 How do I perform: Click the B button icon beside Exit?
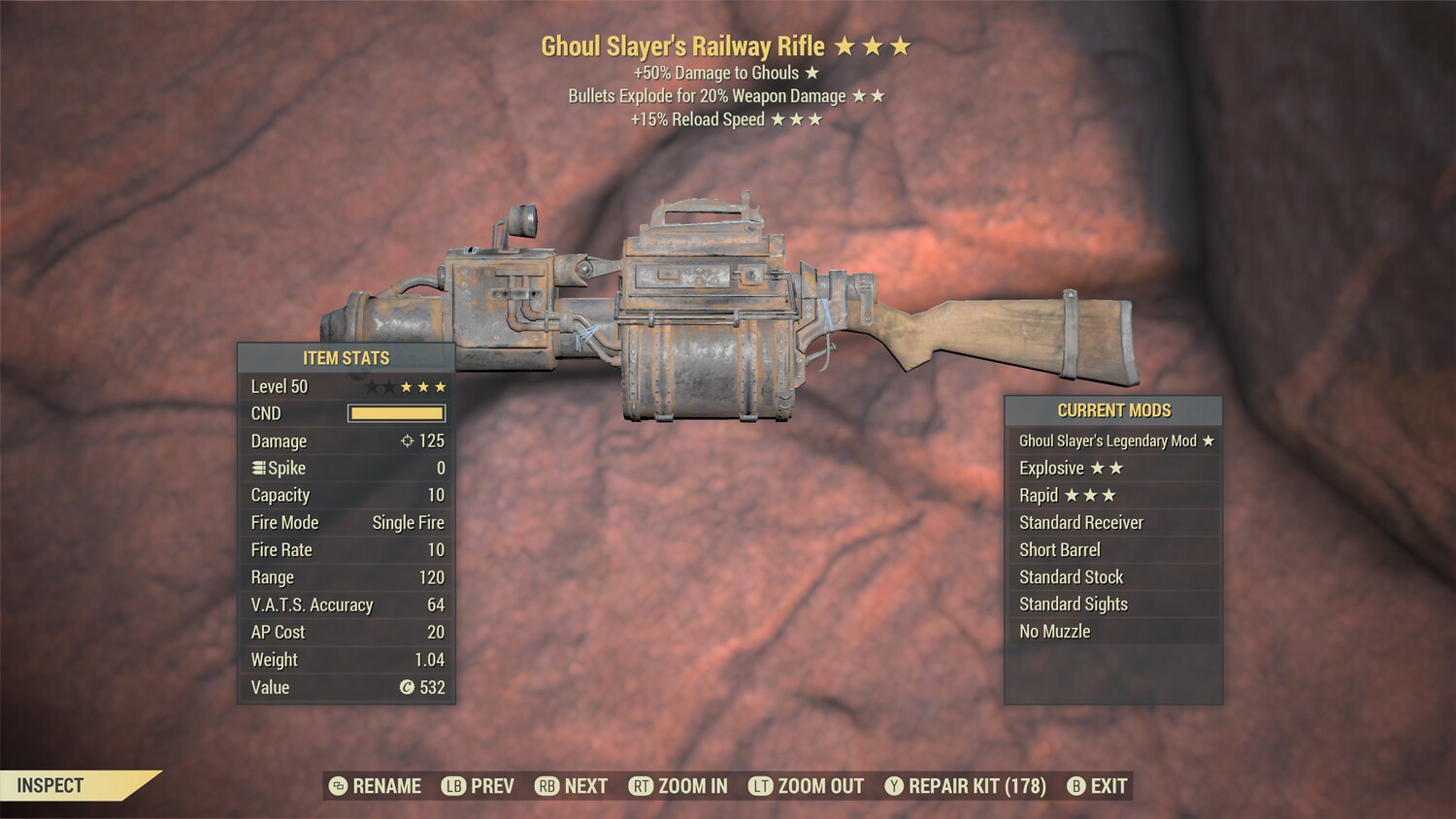(1078, 784)
